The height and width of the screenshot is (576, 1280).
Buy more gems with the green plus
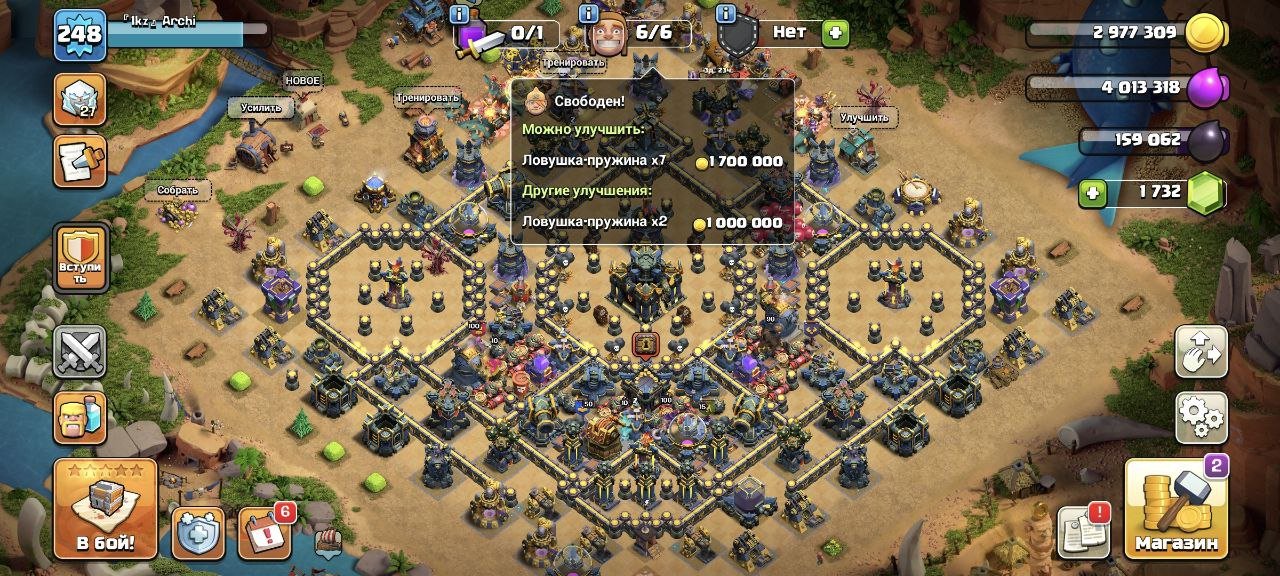(x=1093, y=192)
